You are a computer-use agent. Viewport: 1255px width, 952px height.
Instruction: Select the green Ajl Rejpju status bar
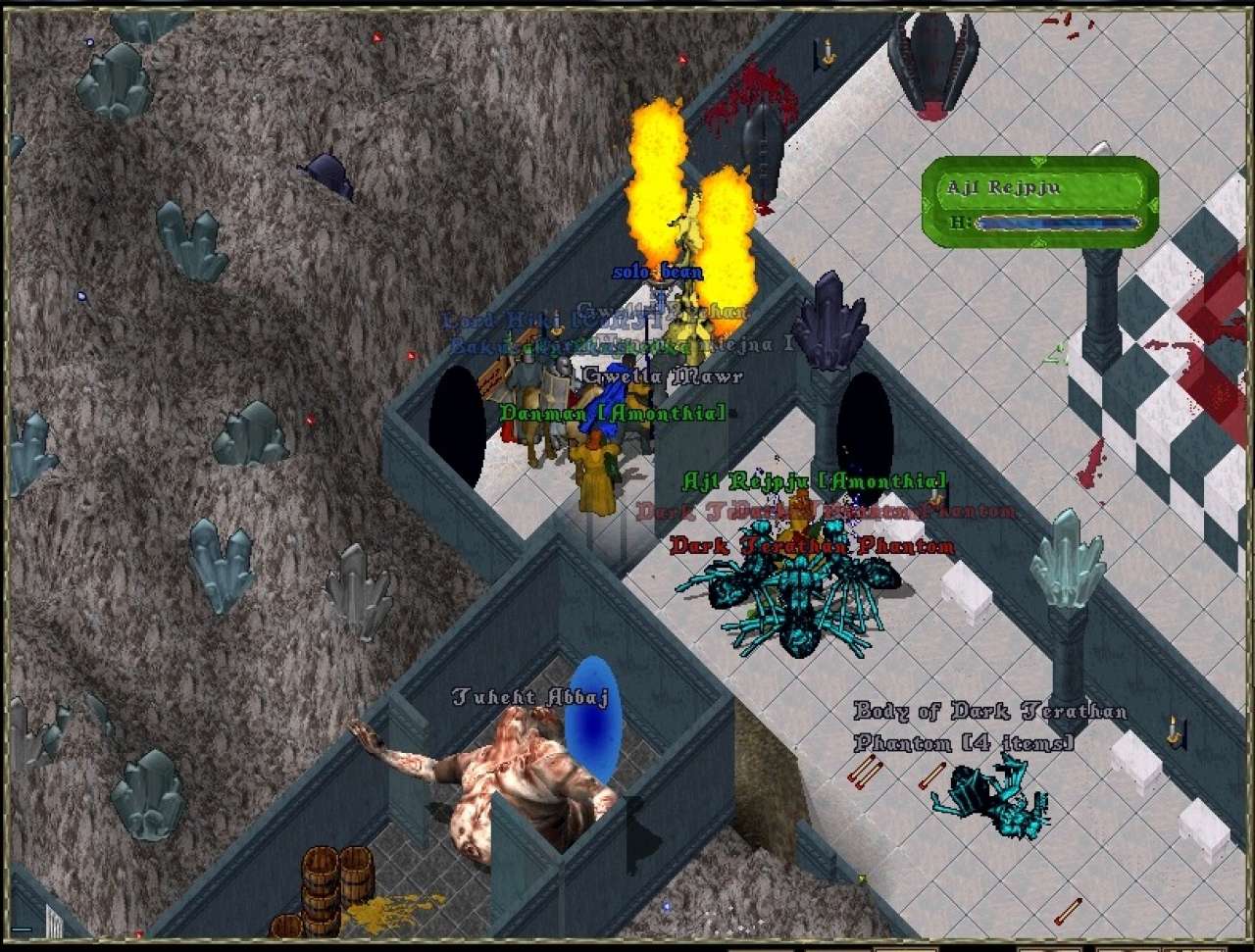click(x=1040, y=201)
